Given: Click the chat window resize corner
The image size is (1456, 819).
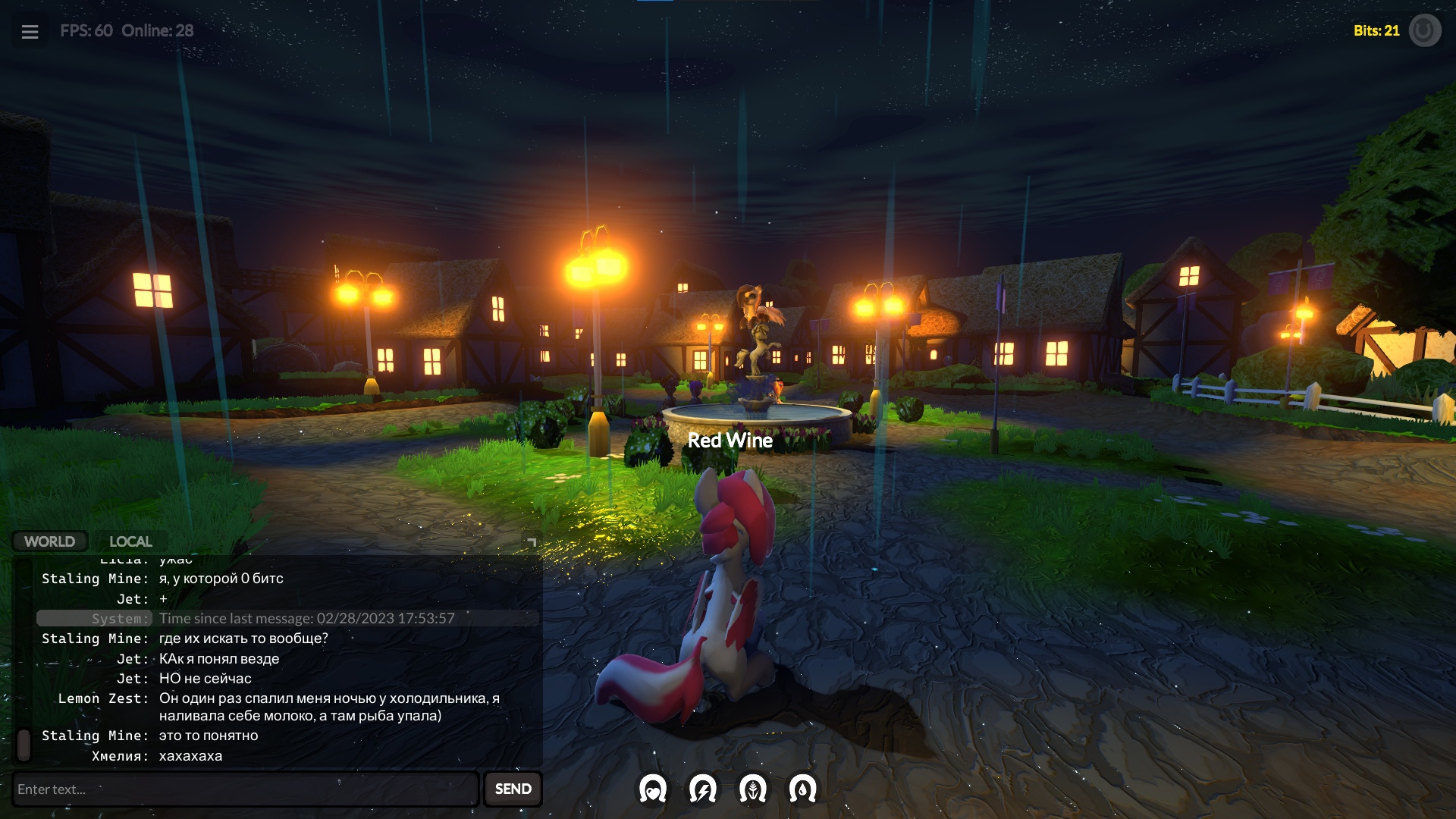Looking at the screenshot, I should pos(532,541).
